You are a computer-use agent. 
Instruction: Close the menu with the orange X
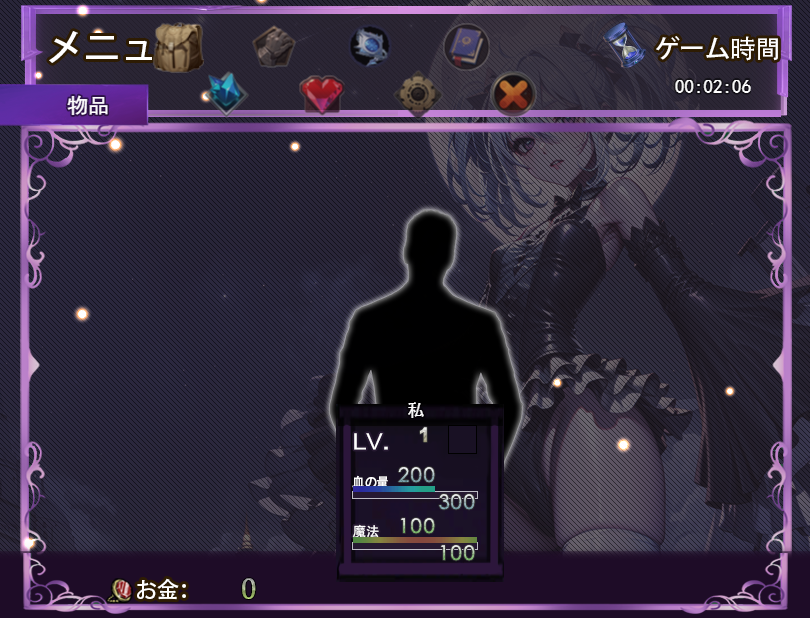tap(513, 94)
